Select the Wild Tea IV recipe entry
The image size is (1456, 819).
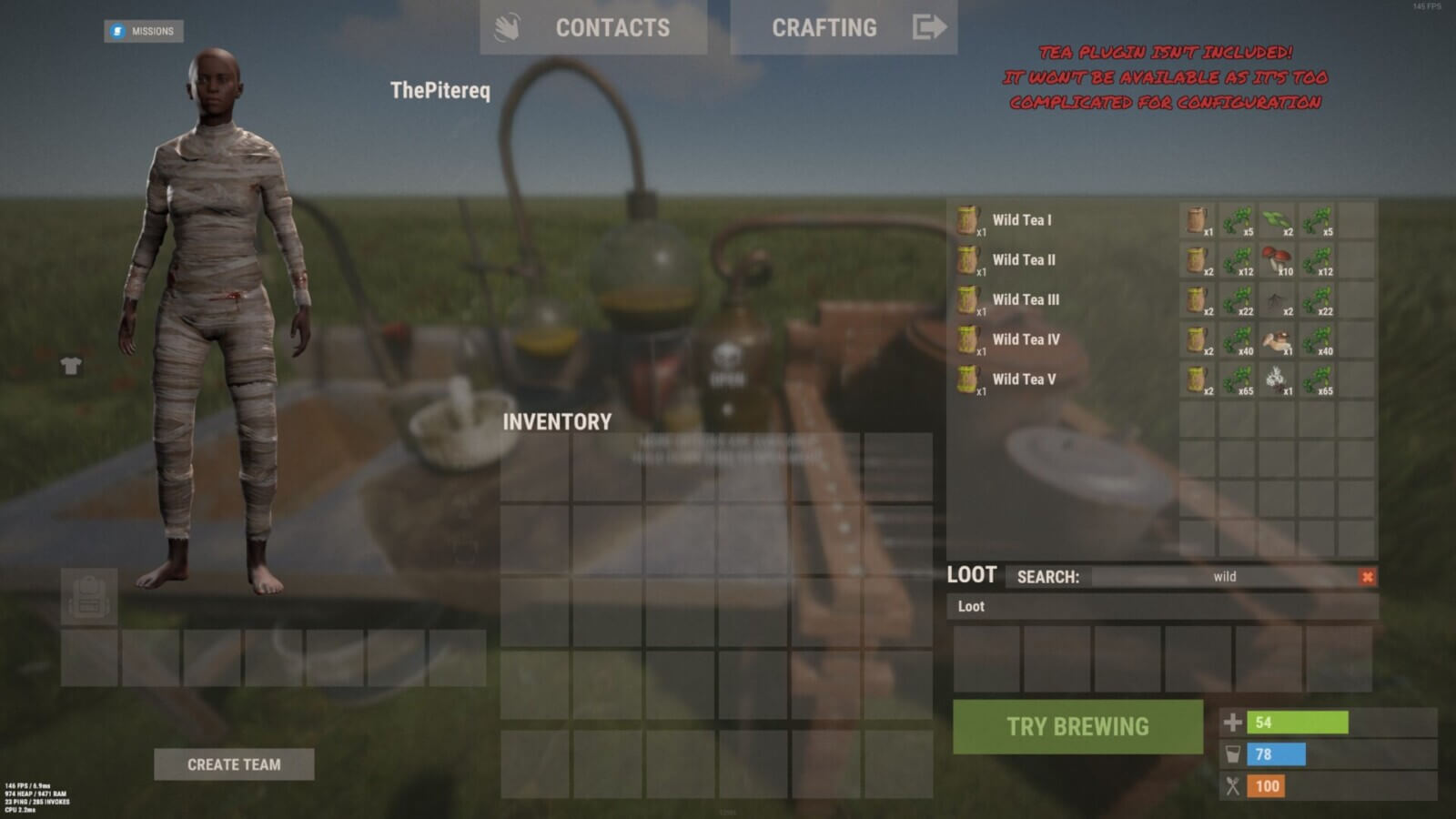click(x=1024, y=339)
